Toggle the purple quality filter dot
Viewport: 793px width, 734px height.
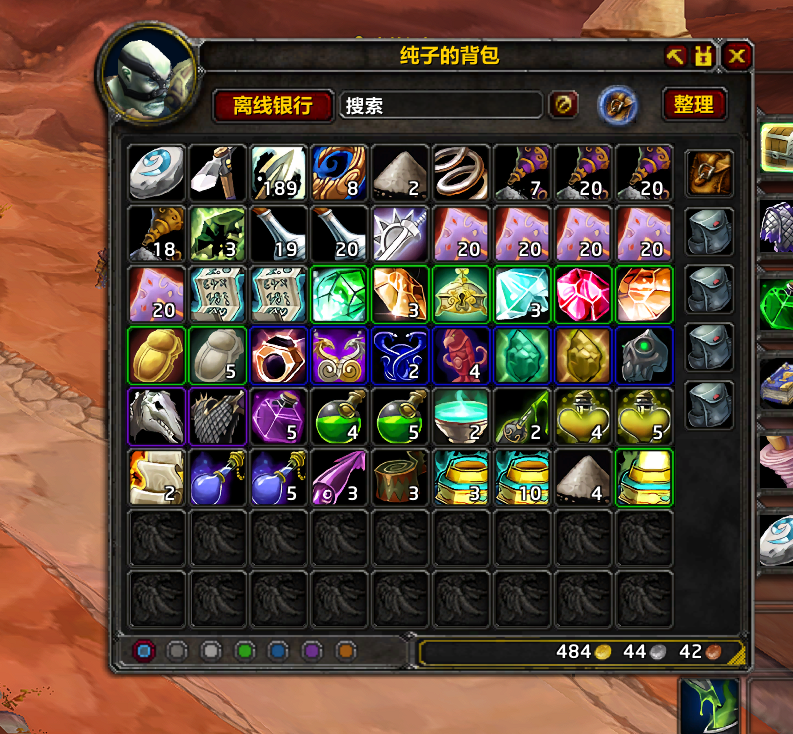click(312, 651)
